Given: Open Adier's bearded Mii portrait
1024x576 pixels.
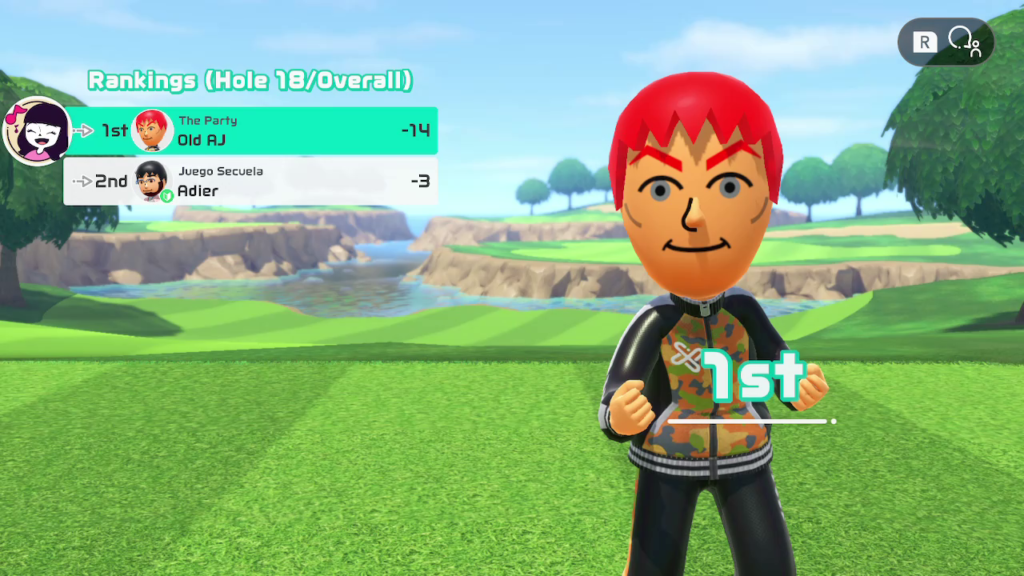Looking at the screenshot, I should click(x=152, y=180).
